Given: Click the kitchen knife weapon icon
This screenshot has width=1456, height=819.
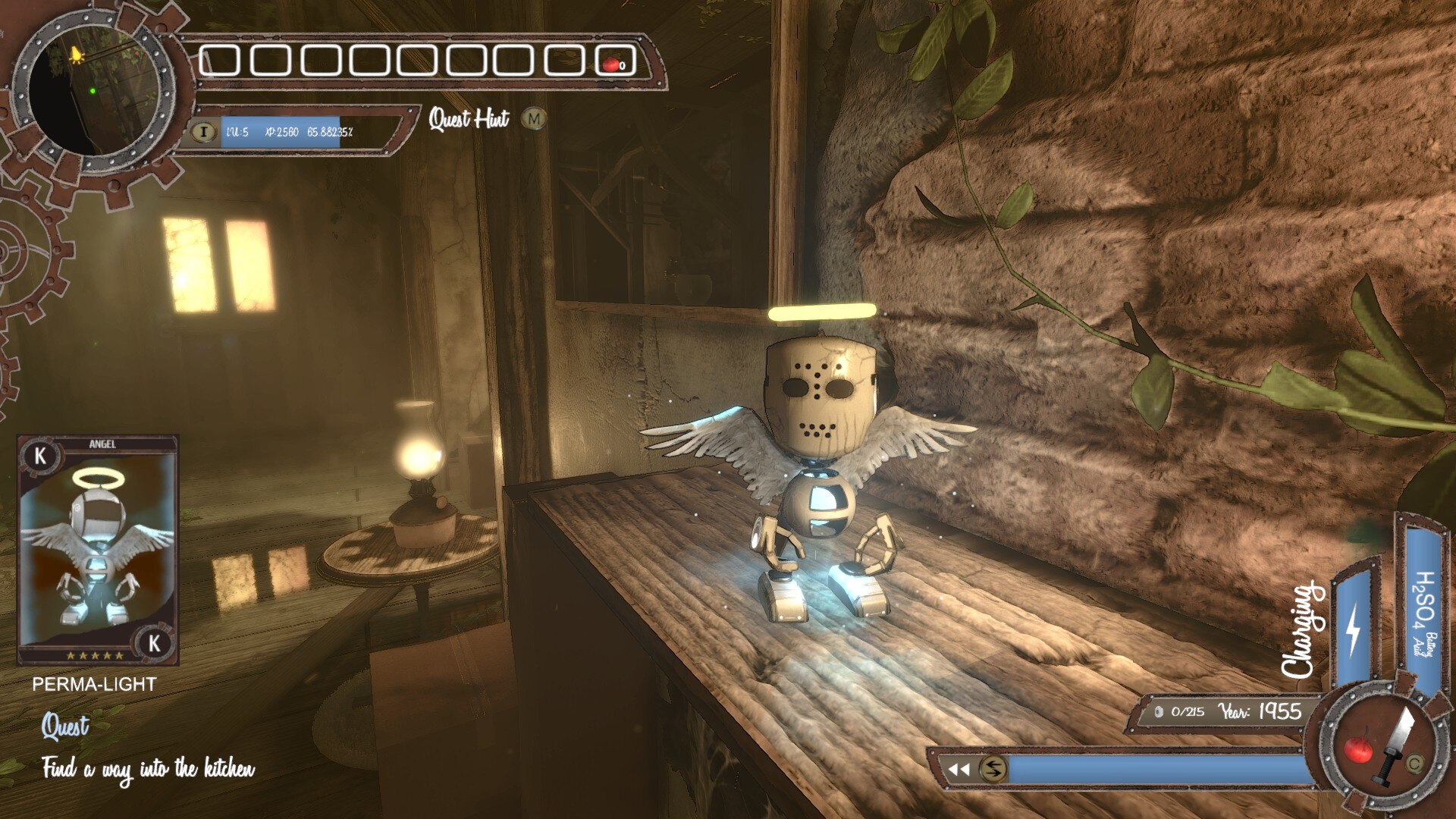Looking at the screenshot, I should [1396, 743].
